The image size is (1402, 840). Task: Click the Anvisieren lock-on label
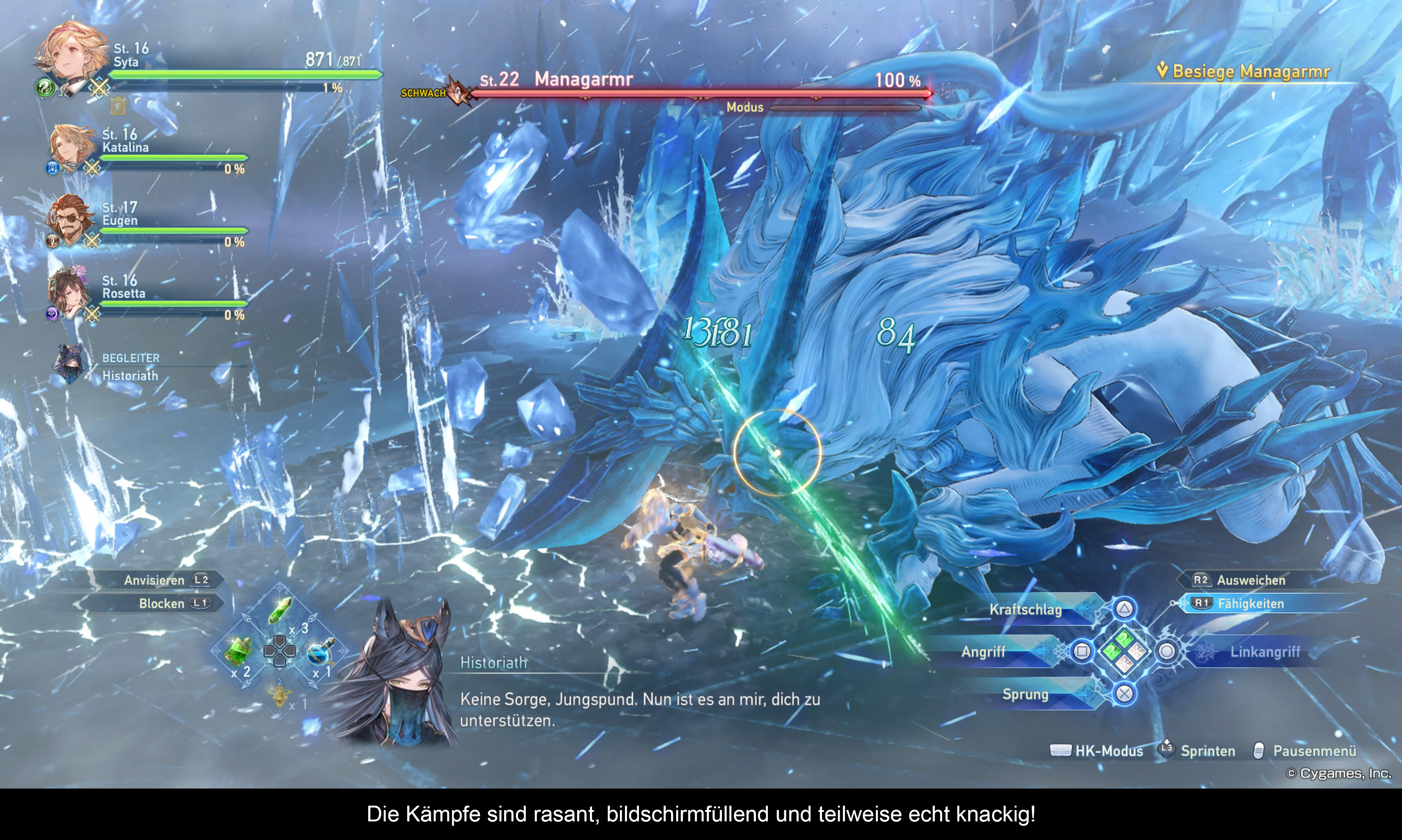pyautogui.click(x=154, y=580)
